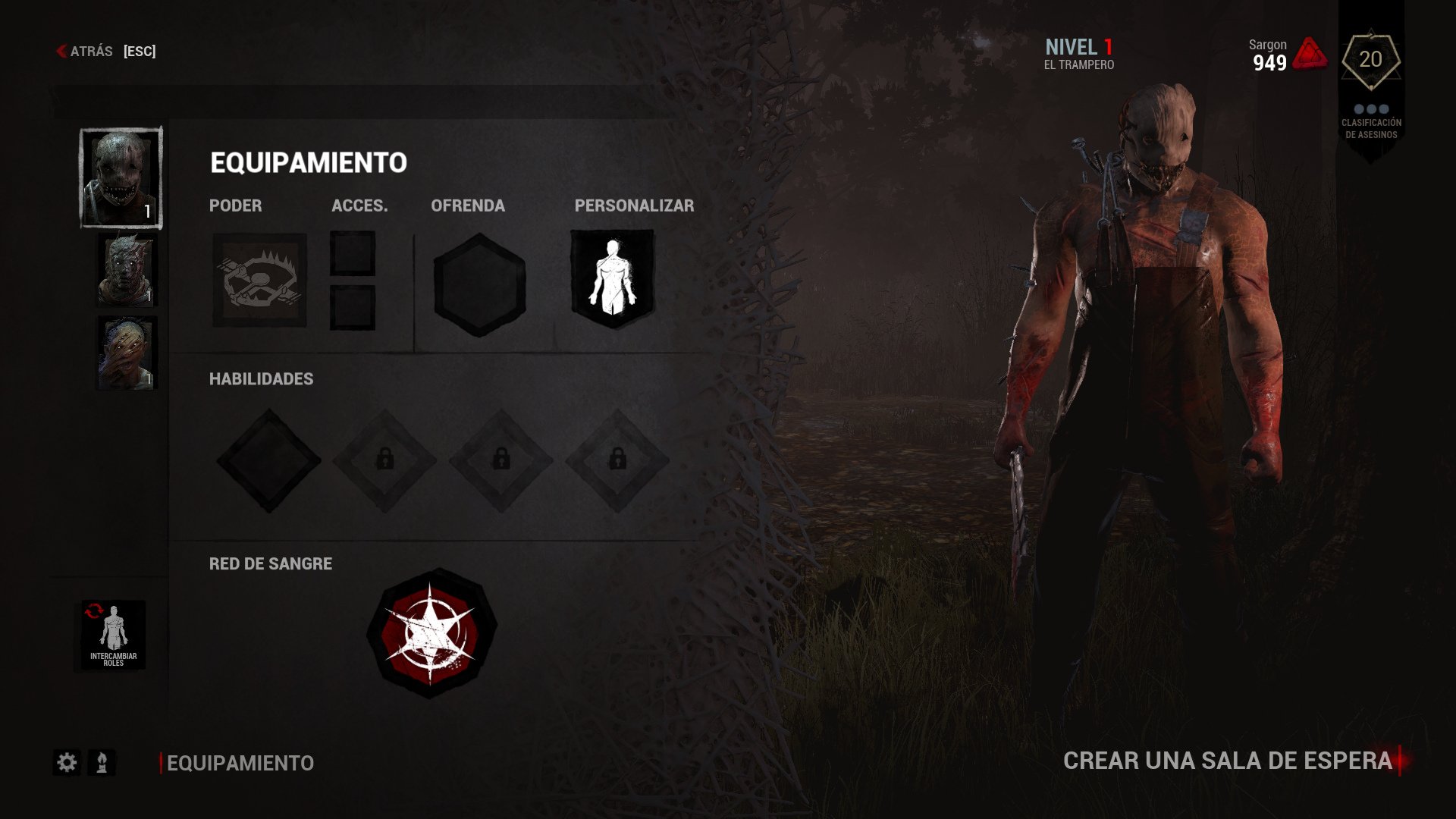Open the Personalizar body silhouette slot

[x=611, y=279]
